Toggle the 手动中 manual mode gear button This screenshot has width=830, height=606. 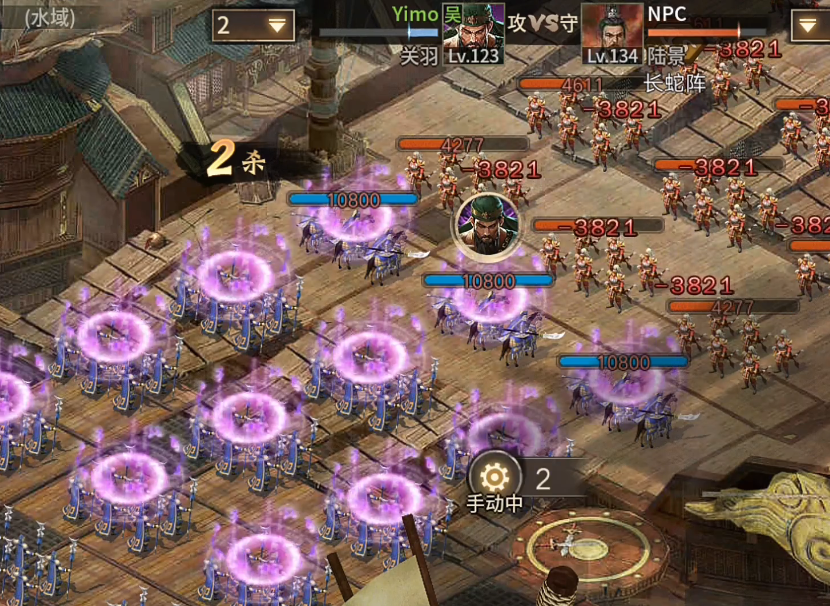pos(495,478)
